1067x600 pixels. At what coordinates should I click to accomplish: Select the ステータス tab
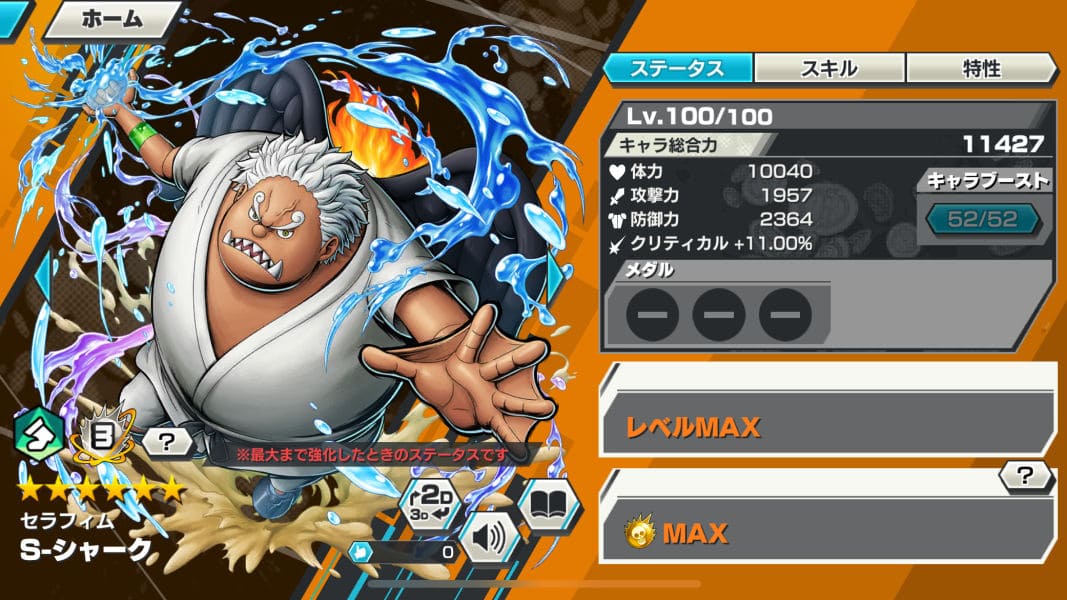(677, 68)
